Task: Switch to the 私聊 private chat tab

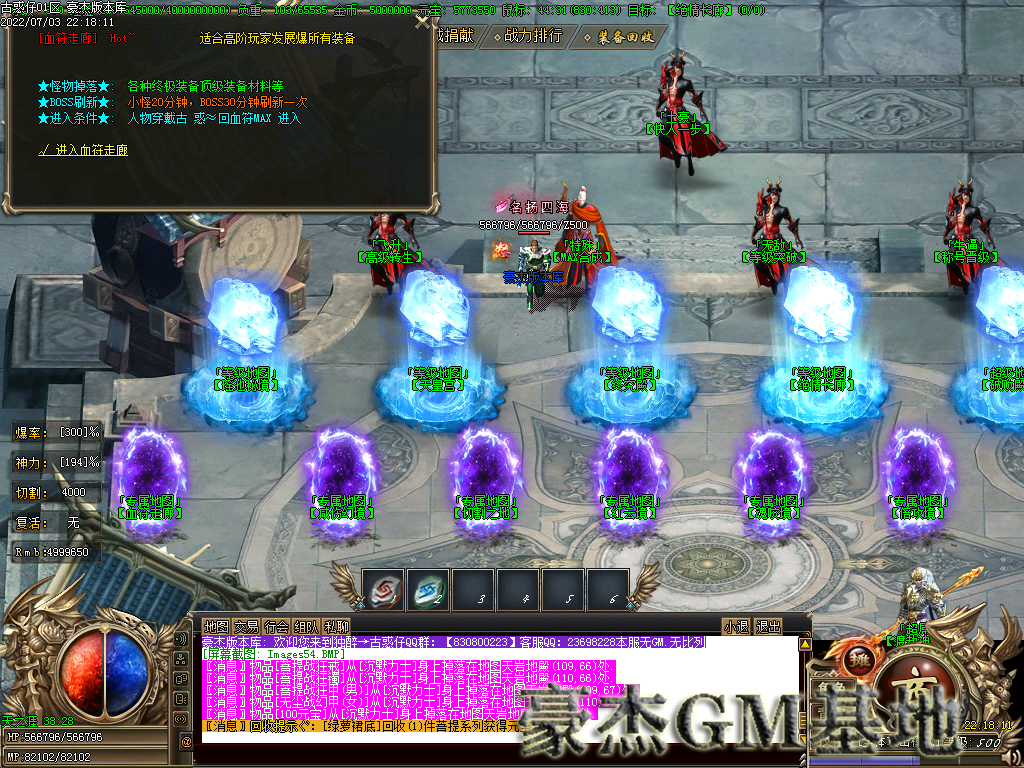Action: coord(337,627)
